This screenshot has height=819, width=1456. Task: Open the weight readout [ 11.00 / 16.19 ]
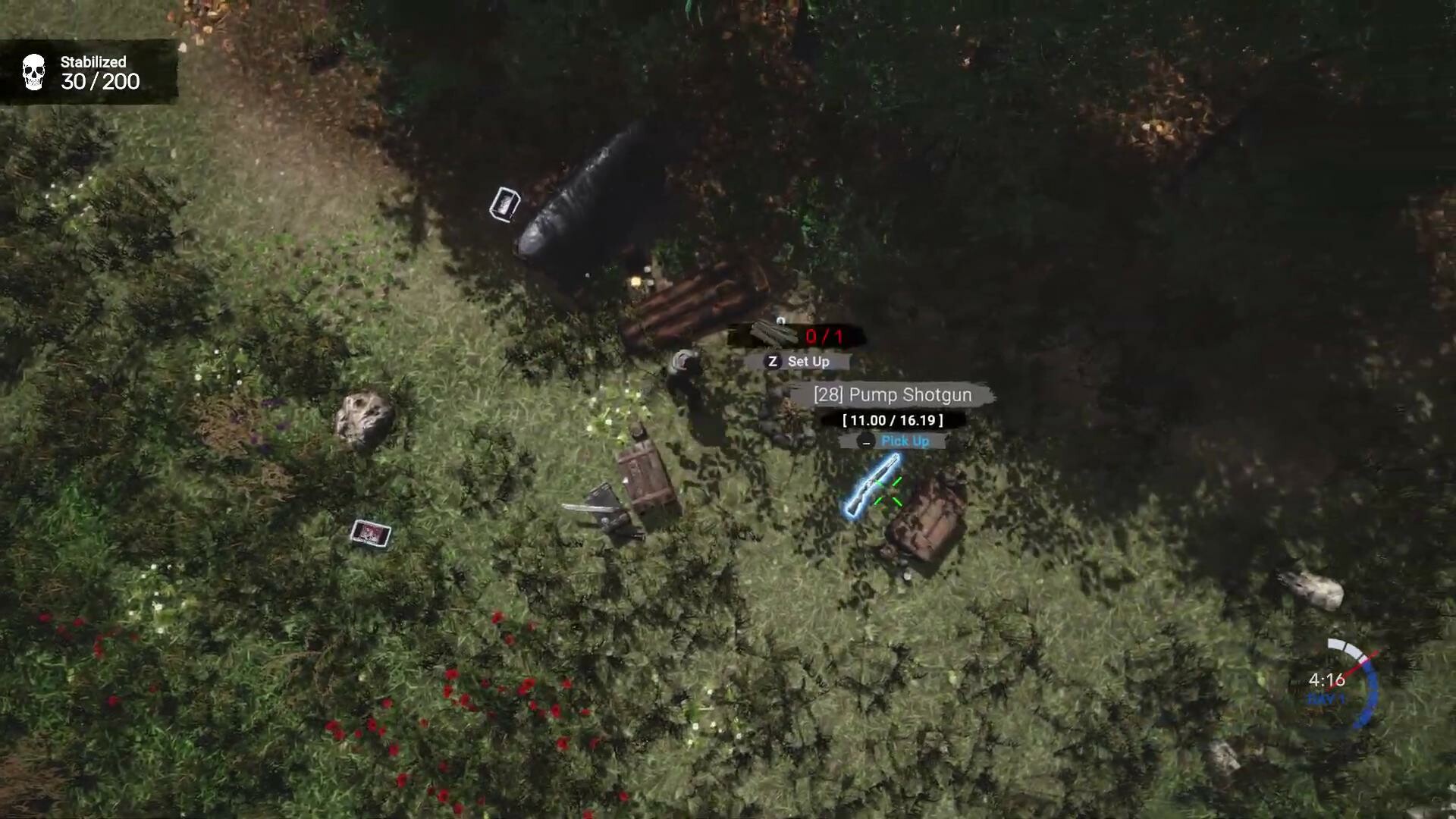pos(892,420)
